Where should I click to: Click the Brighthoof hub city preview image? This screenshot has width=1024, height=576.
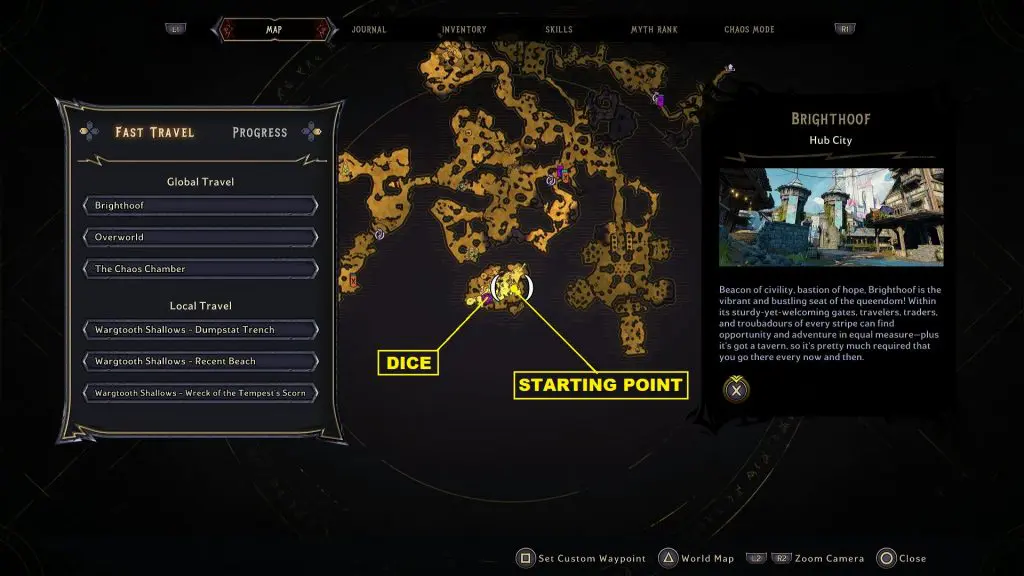[x=830, y=217]
